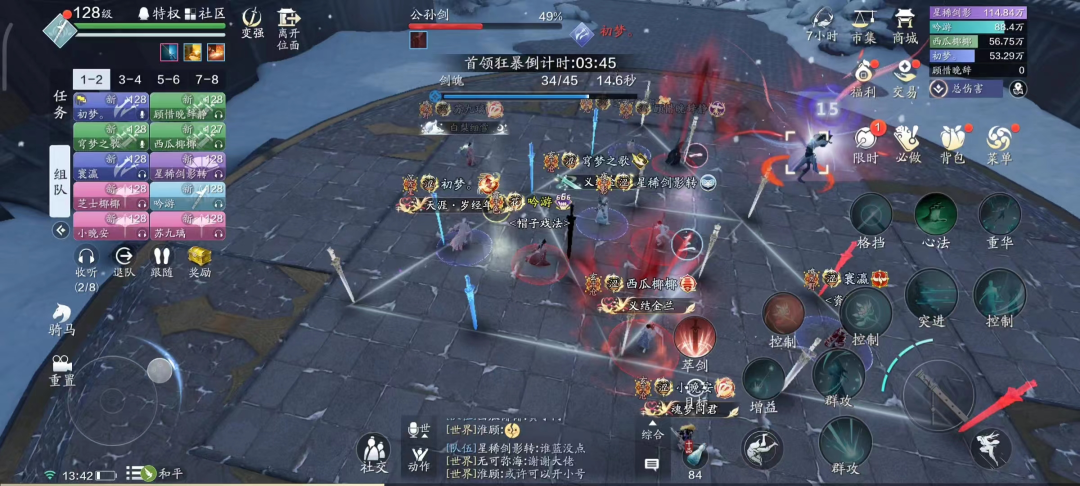Open the 任务 quest side tab

coord(60,104)
